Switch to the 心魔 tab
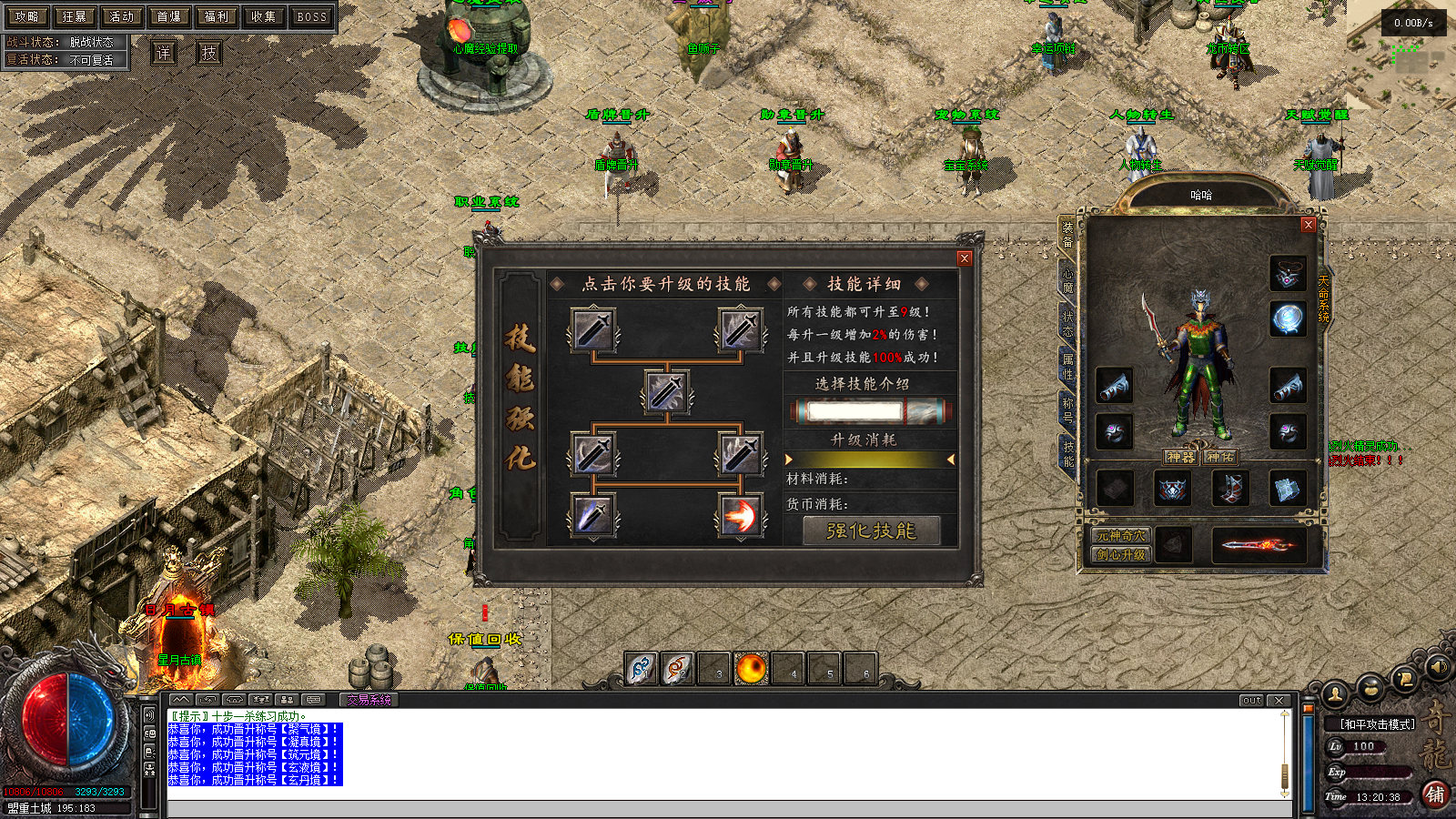Screen dimensions: 1456x819 pyautogui.click(x=1067, y=279)
